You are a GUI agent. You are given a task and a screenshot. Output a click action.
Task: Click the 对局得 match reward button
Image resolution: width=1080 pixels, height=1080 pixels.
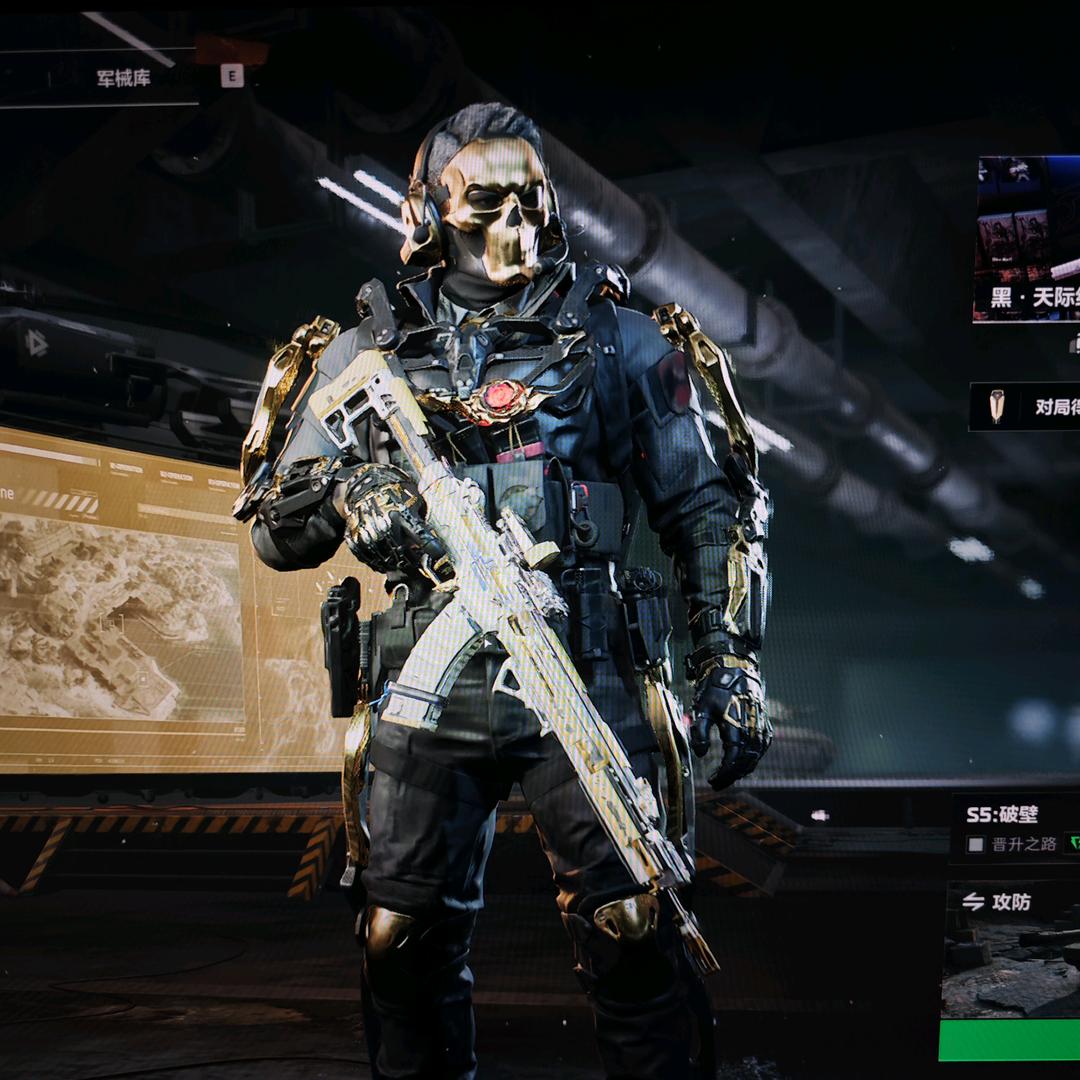point(1027,406)
